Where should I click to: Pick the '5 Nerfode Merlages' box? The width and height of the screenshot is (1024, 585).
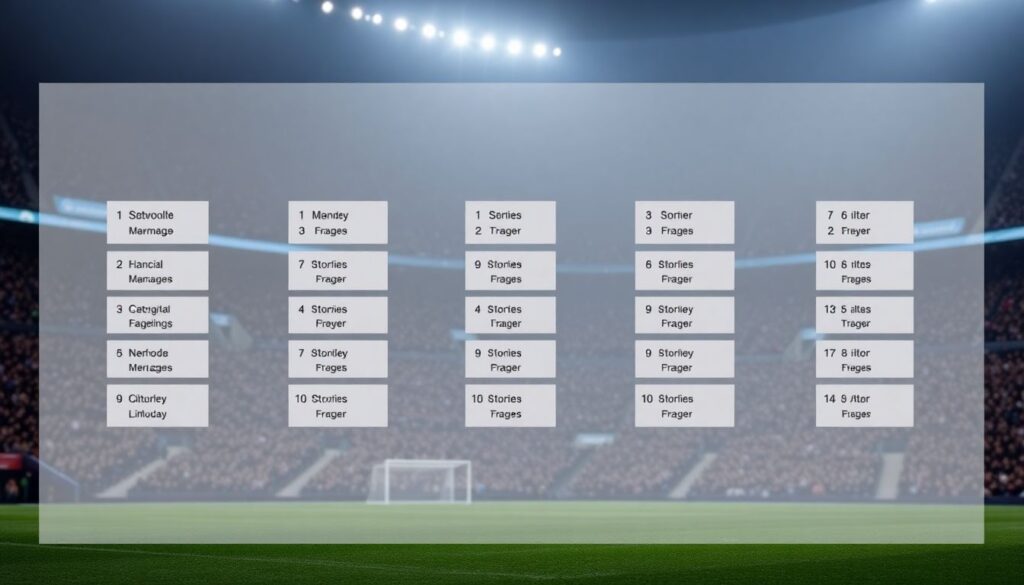[x=157, y=360]
